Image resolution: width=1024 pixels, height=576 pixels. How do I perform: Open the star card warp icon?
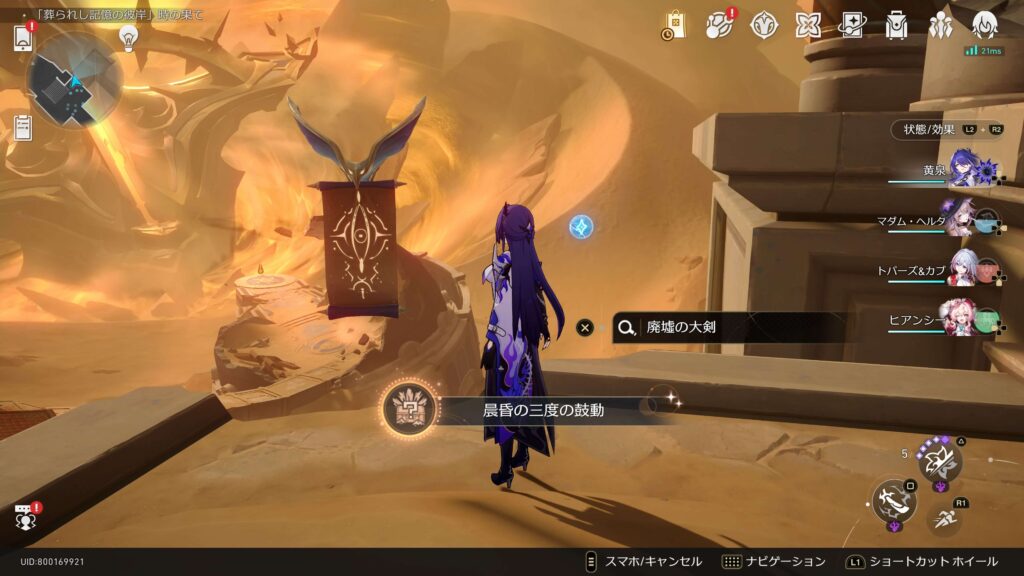point(852,25)
